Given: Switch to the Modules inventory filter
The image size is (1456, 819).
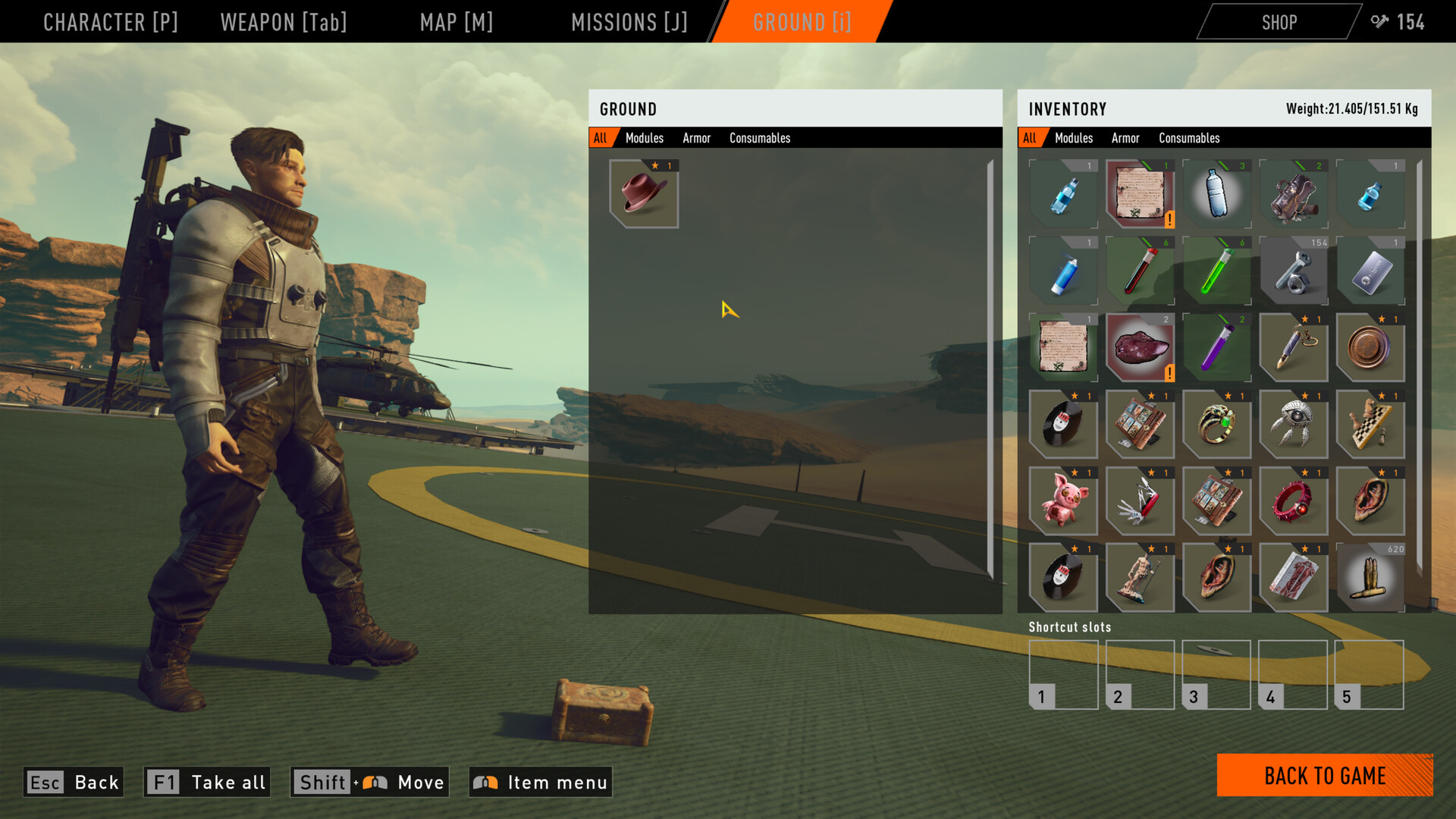Looking at the screenshot, I should [1074, 138].
